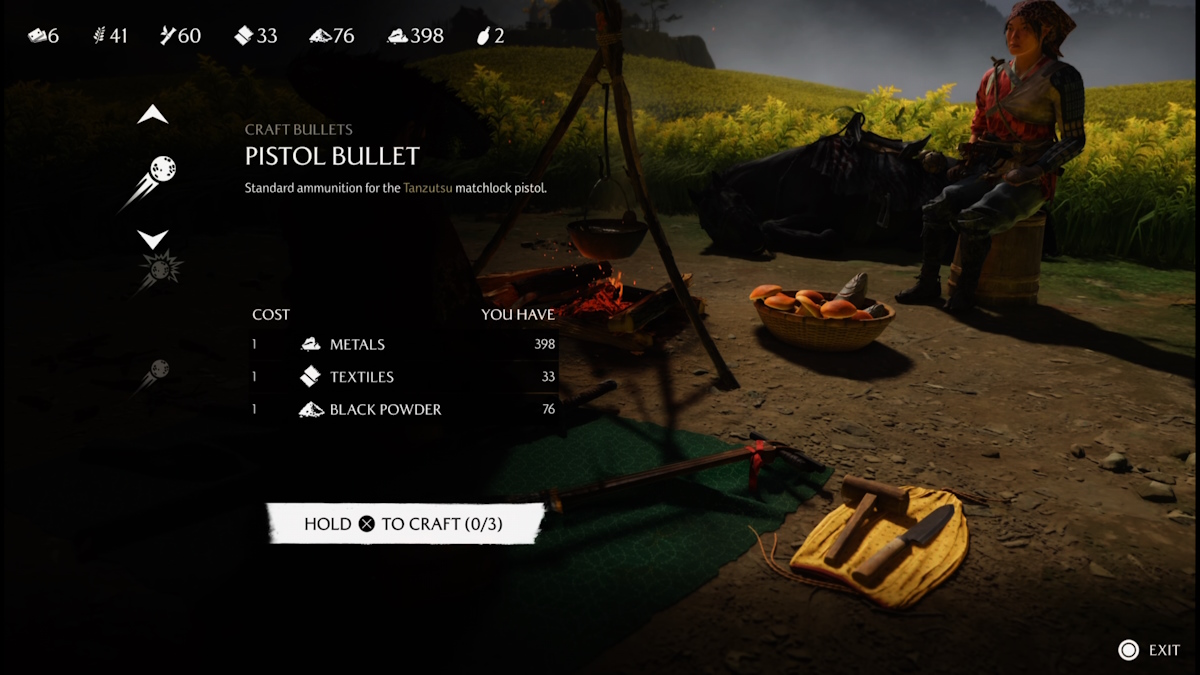Image resolution: width=1200 pixels, height=675 pixels.
Task: Click the Metals cost row
Action: [403, 344]
